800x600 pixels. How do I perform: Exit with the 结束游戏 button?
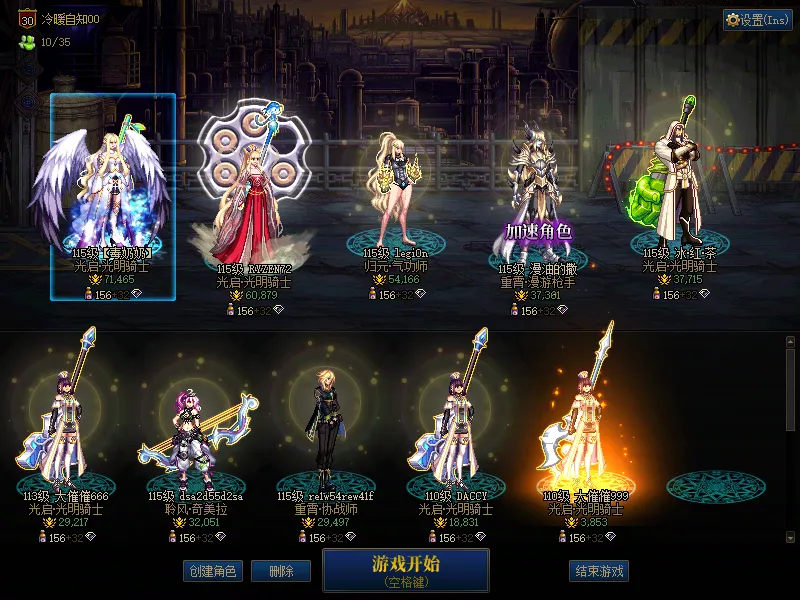point(598,571)
